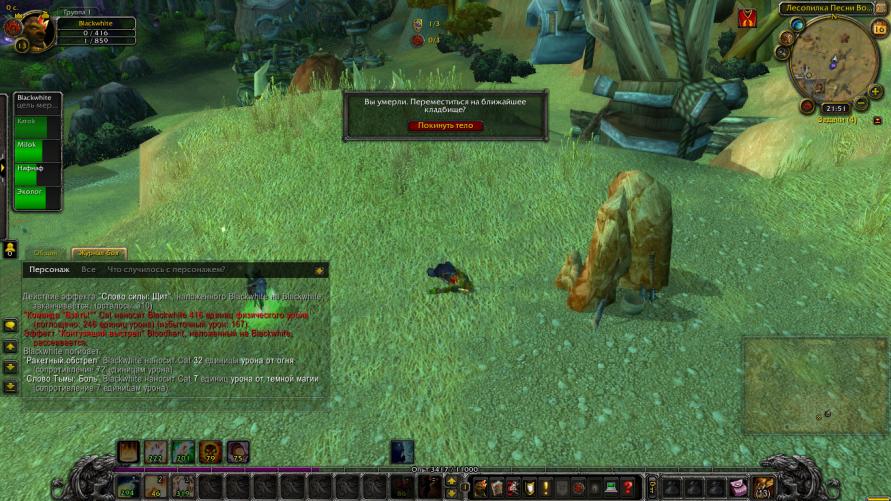The width and height of the screenshot is (891, 501).
Task: Open the chat menu speech bubble button
Action: click(x=10, y=326)
